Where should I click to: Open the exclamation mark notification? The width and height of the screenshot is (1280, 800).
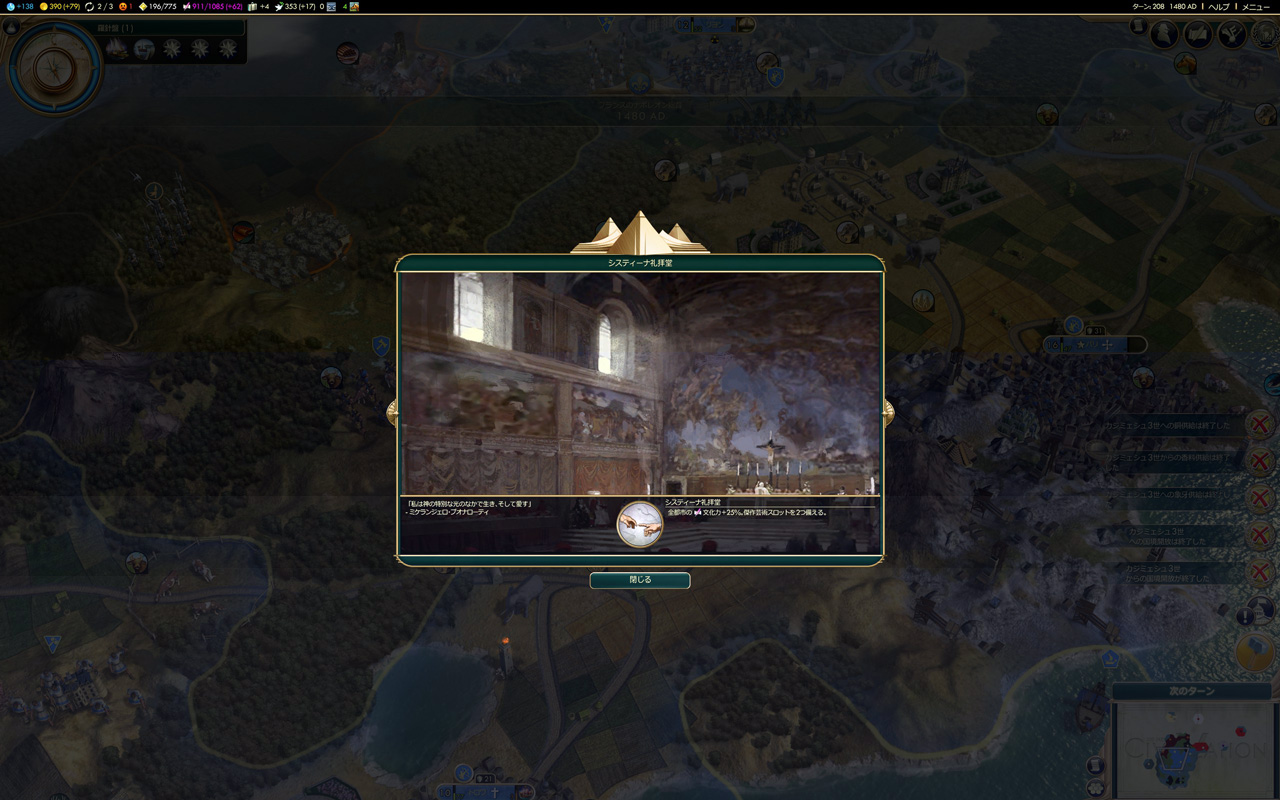(1245, 617)
